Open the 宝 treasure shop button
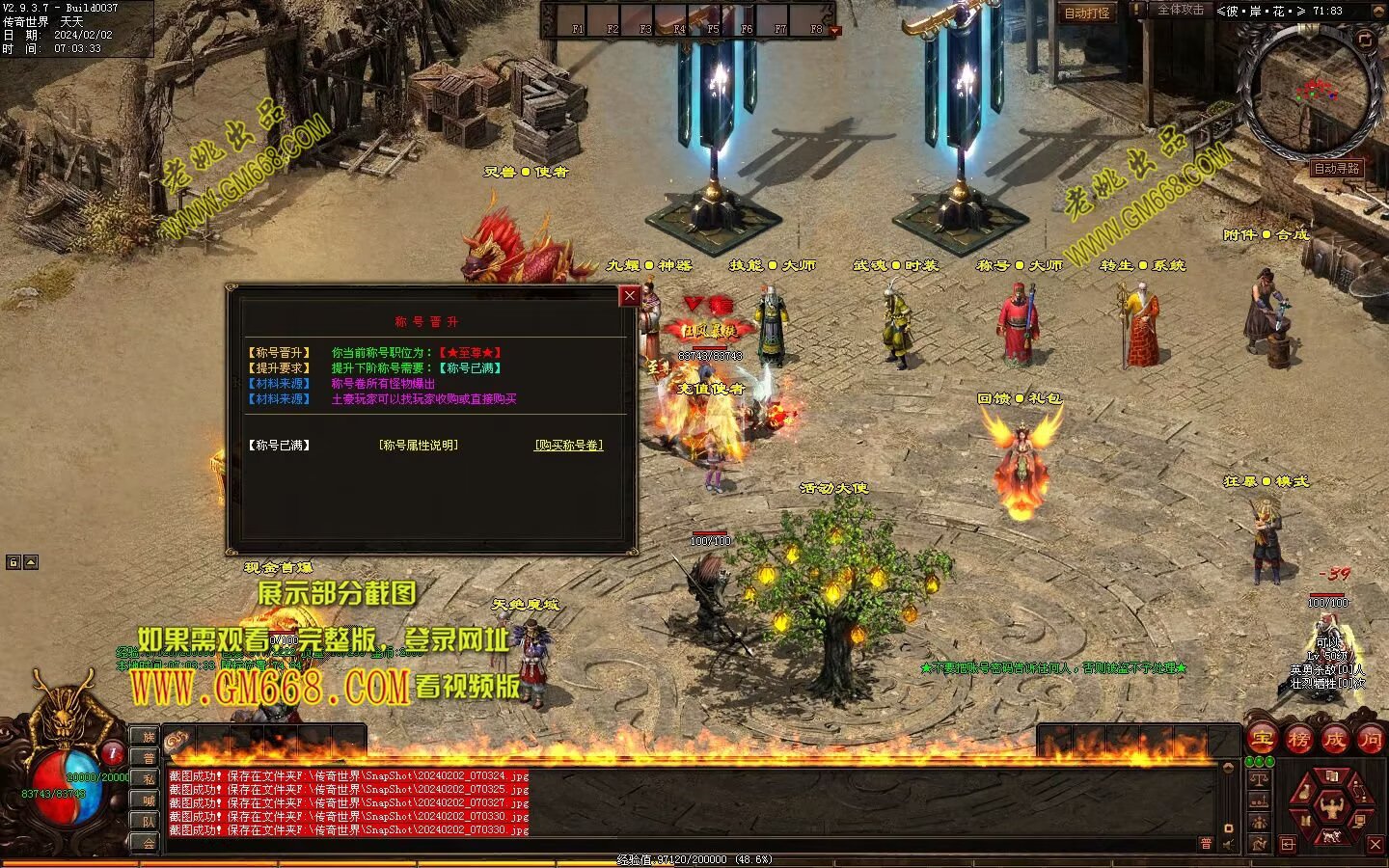1389x868 pixels. pos(1263,740)
